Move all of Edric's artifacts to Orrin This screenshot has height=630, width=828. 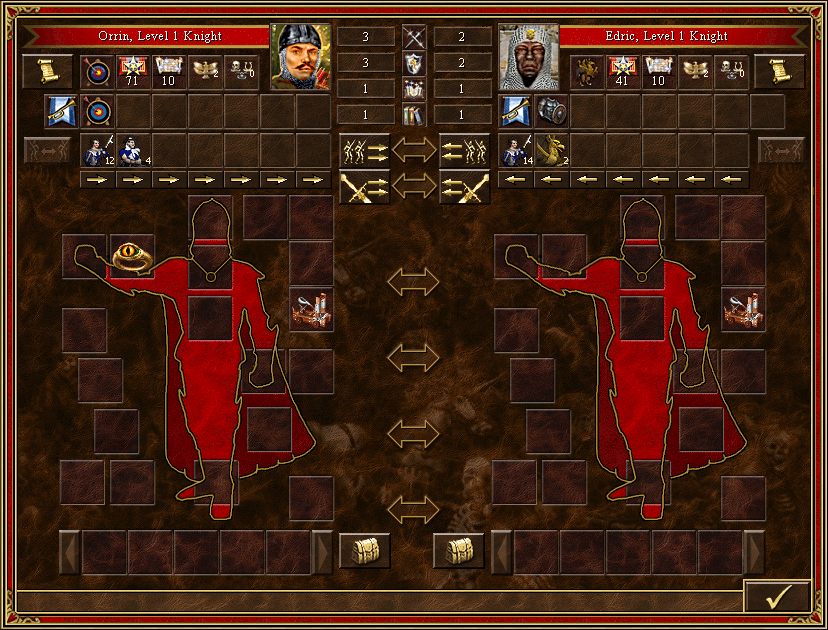point(465,187)
